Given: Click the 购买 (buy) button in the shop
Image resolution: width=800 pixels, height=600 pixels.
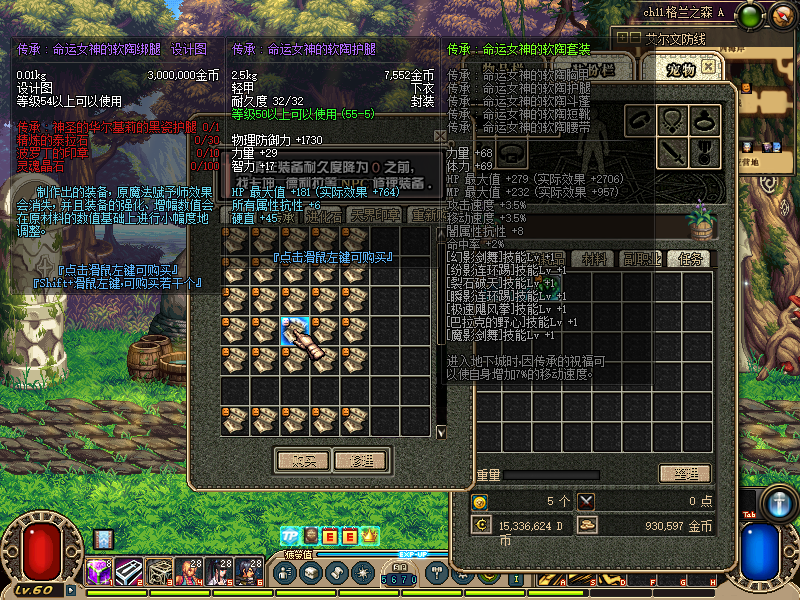Looking at the screenshot, I should (302, 461).
